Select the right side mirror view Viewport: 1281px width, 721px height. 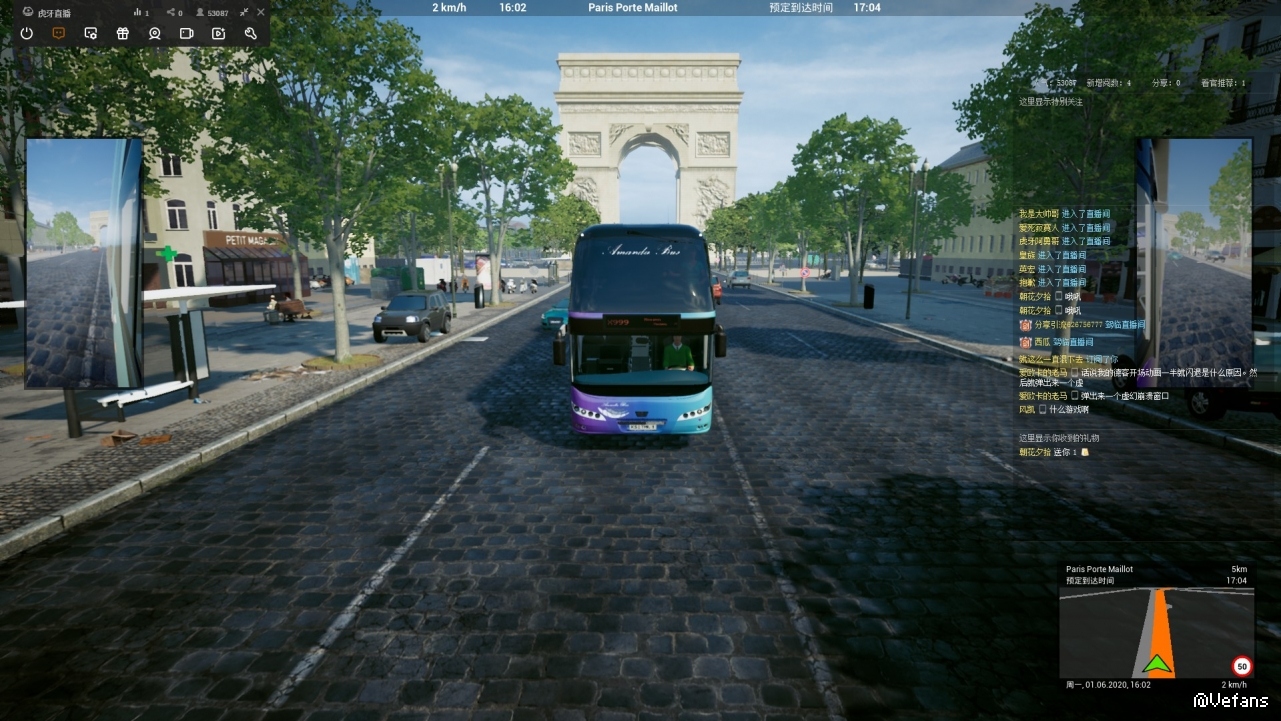point(1193,263)
